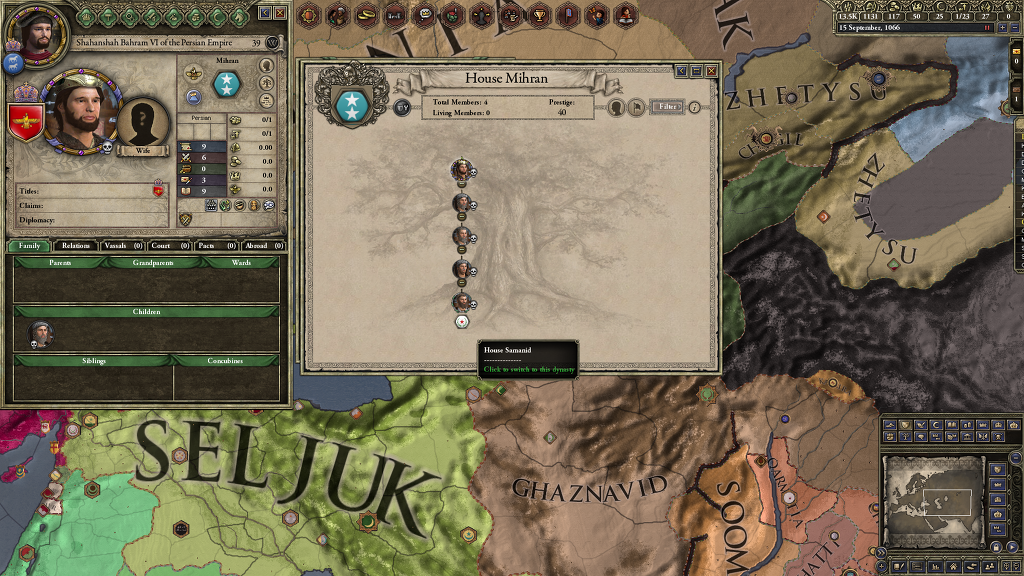View the Abroad tab
The width and height of the screenshot is (1024, 576).
(x=264, y=245)
